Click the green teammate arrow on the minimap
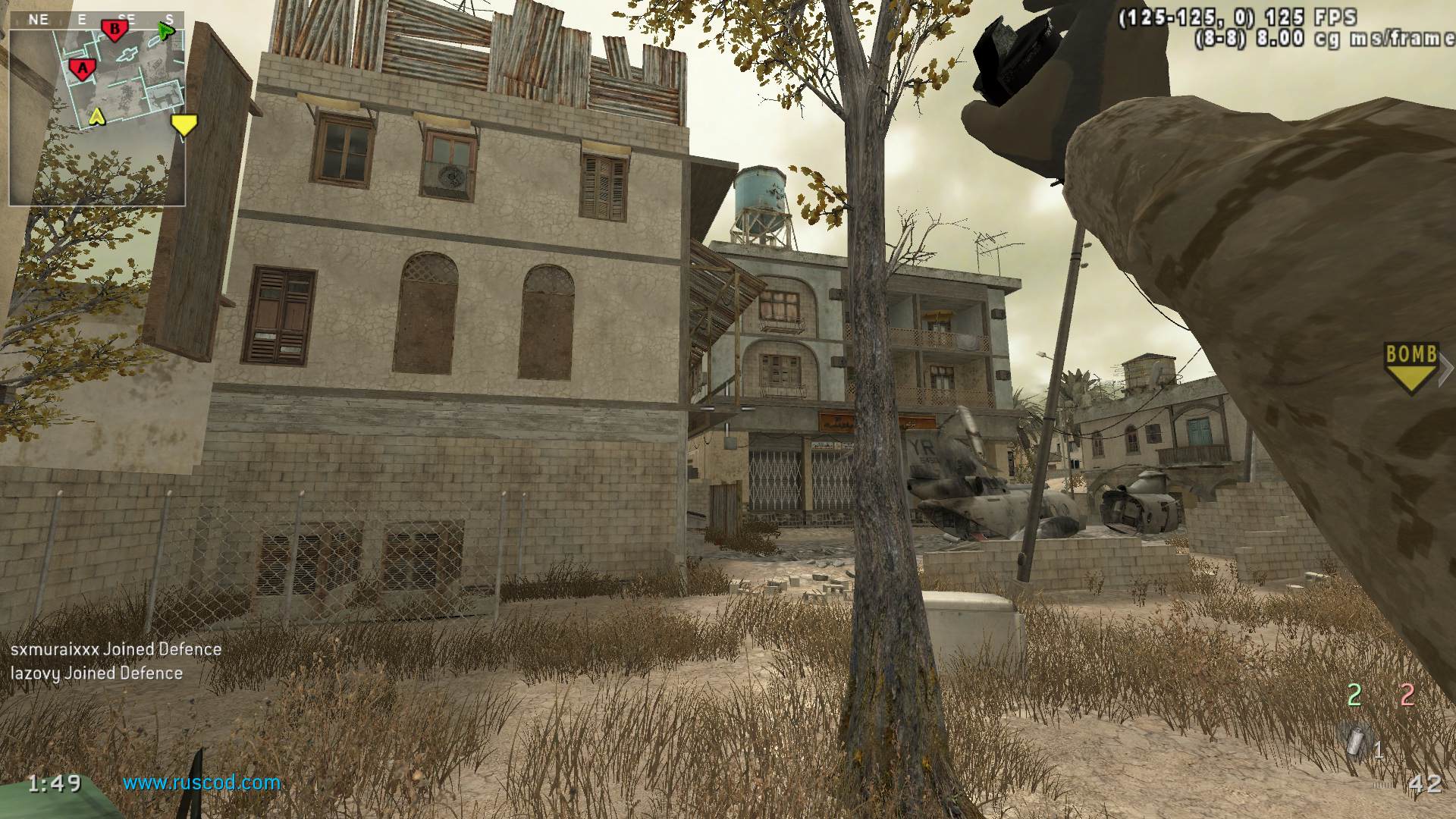 click(166, 31)
